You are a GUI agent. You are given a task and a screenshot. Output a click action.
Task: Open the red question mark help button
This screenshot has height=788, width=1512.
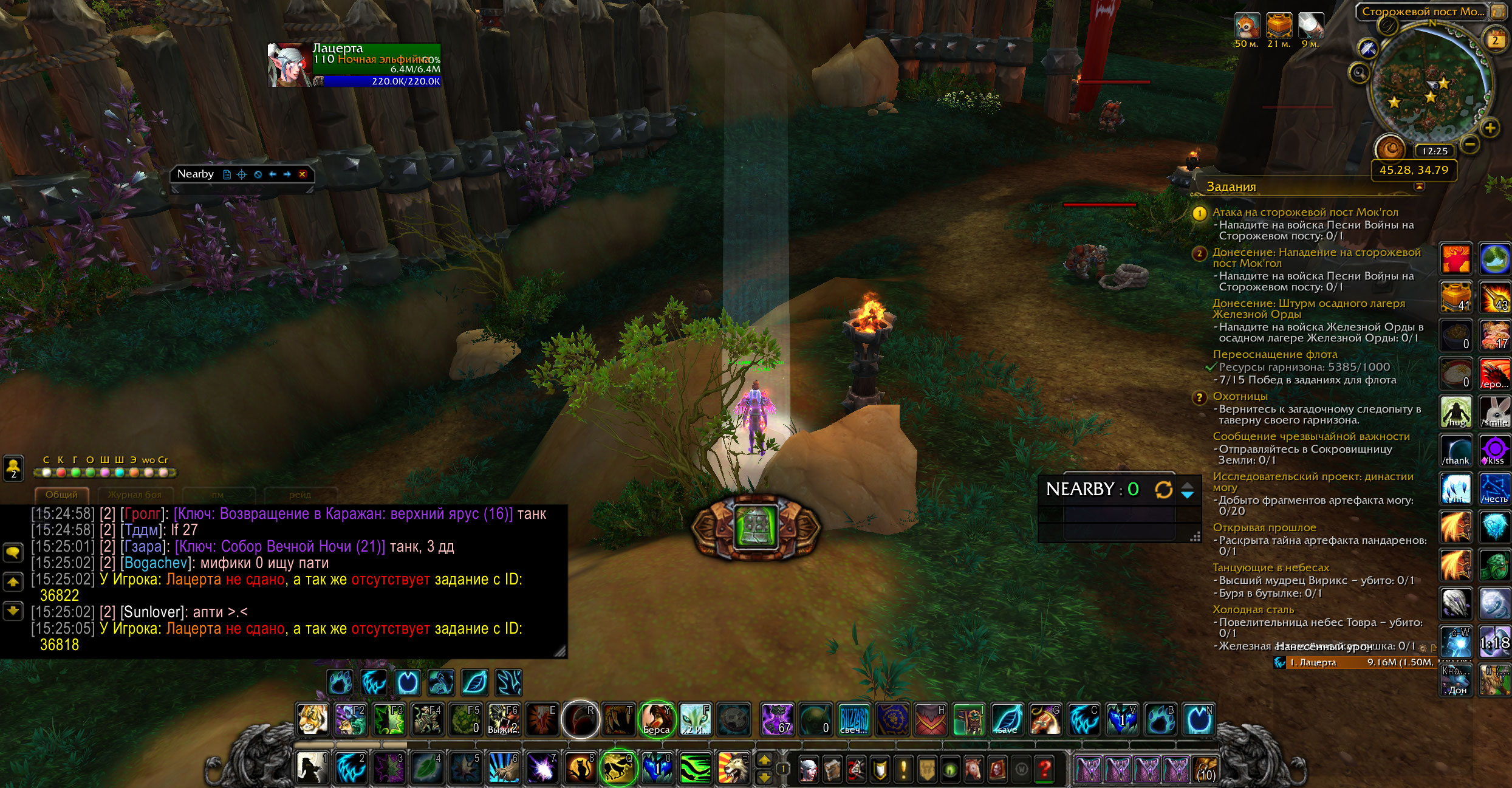pyautogui.click(x=1045, y=770)
